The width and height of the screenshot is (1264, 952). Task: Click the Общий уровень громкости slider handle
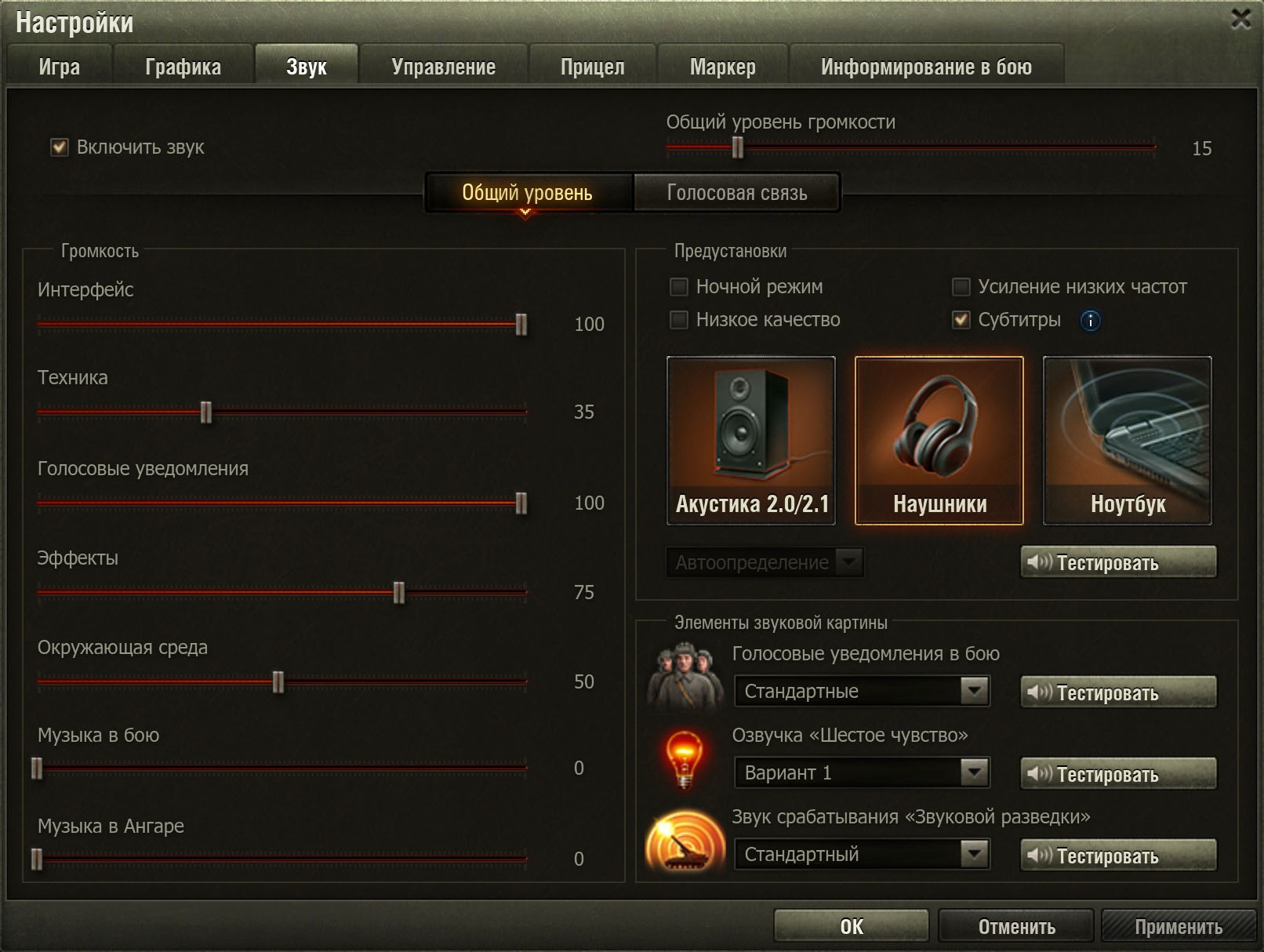coord(737,147)
